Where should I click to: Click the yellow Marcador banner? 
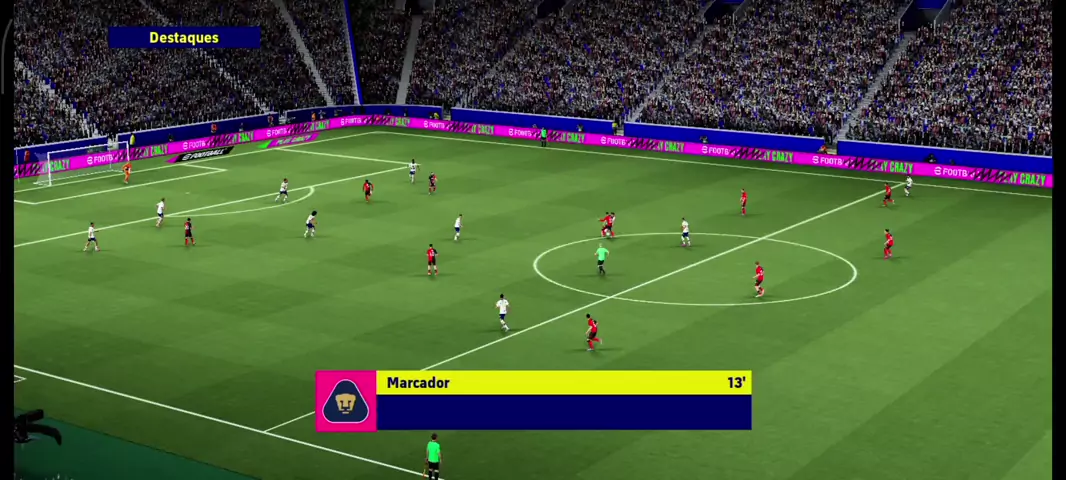[563, 383]
